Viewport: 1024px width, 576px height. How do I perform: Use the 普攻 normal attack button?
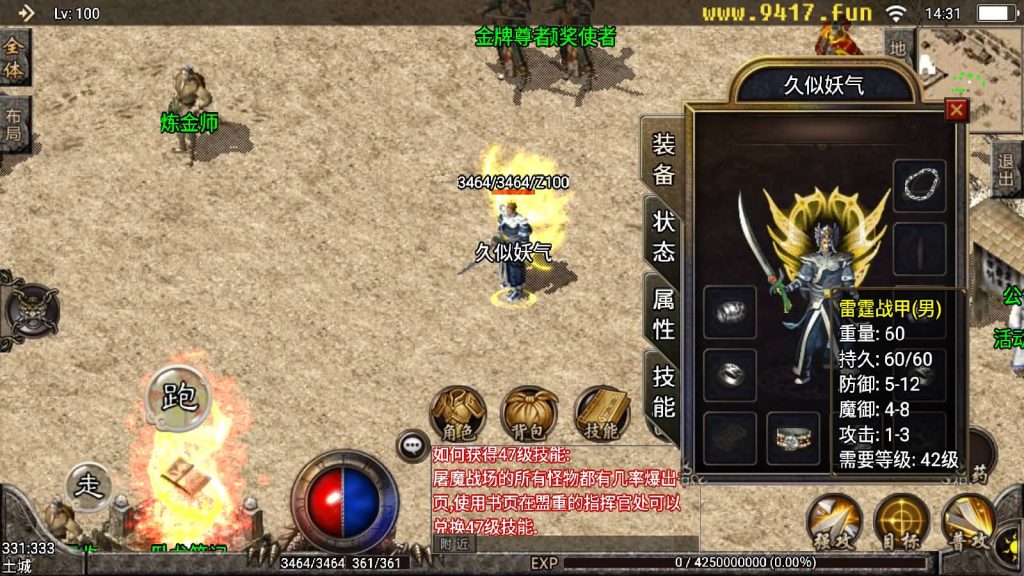(968, 520)
